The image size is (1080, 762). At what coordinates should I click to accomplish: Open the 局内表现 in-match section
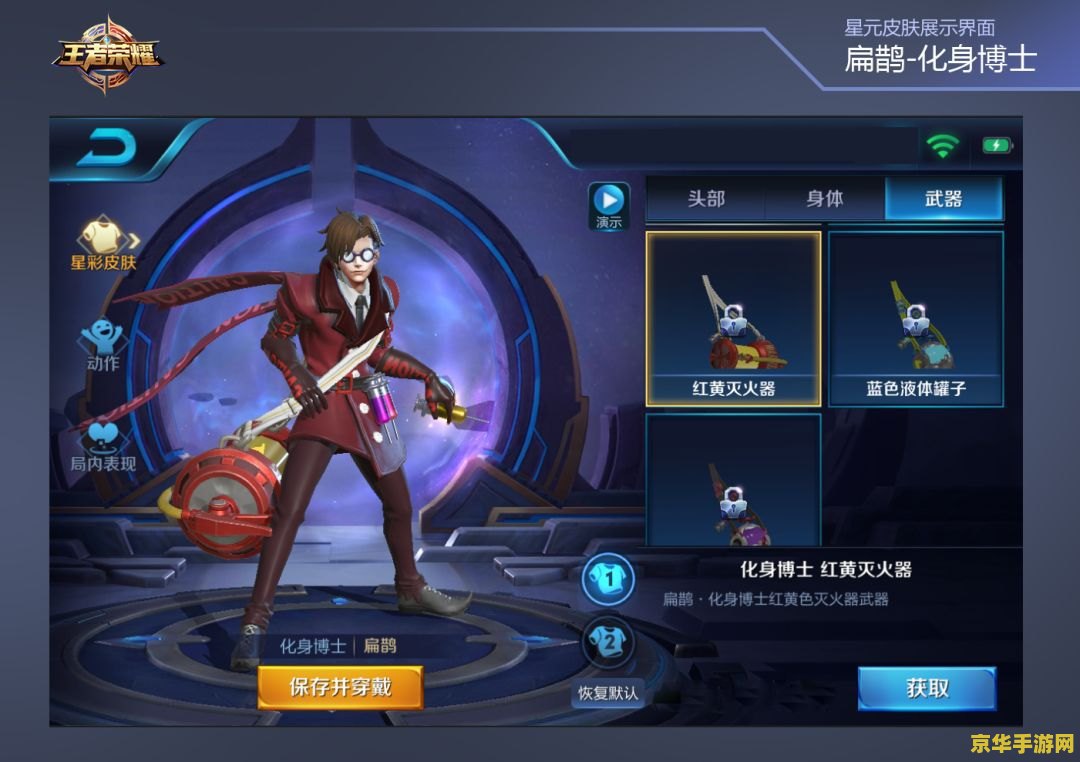103,444
